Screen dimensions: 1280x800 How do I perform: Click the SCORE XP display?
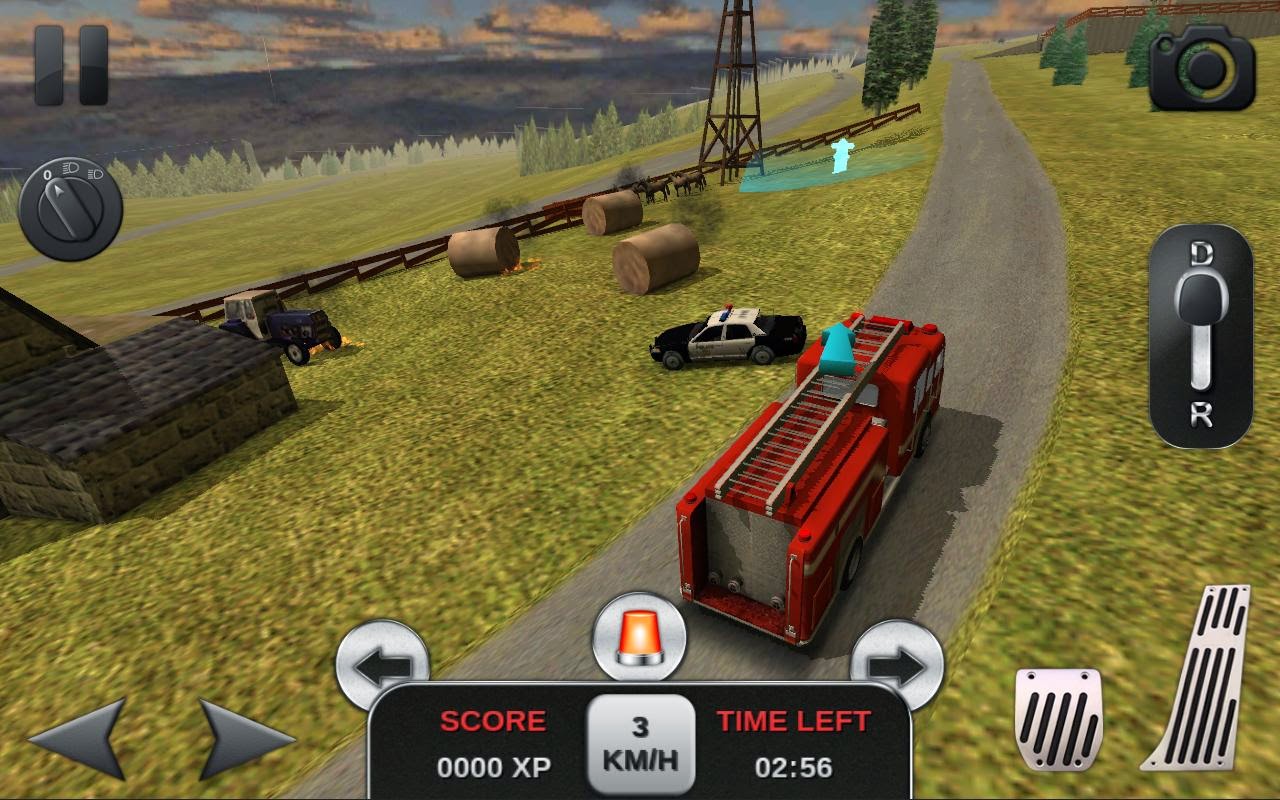point(492,745)
